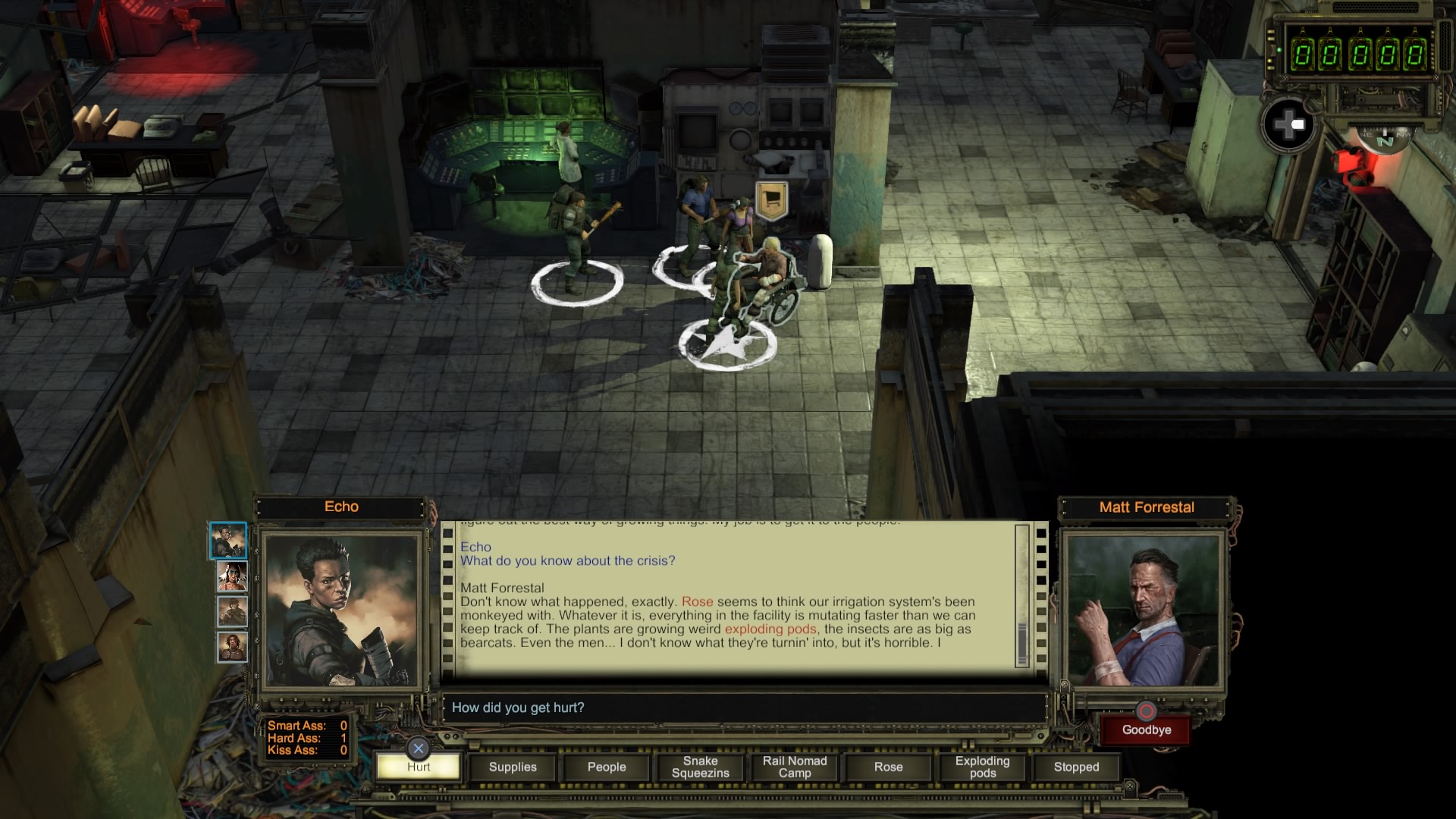Select Echo's small party portrait
The width and height of the screenshot is (1456, 819).
point(228,541)
